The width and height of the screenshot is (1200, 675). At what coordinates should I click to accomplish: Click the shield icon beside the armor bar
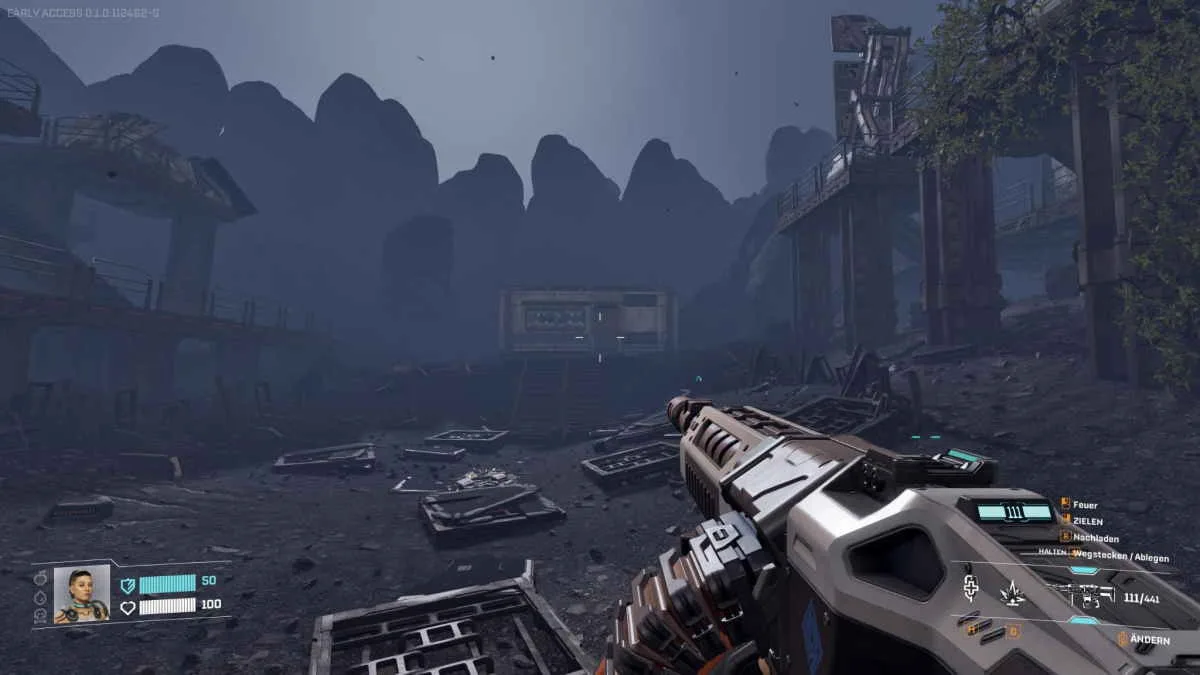coord(127,585)
